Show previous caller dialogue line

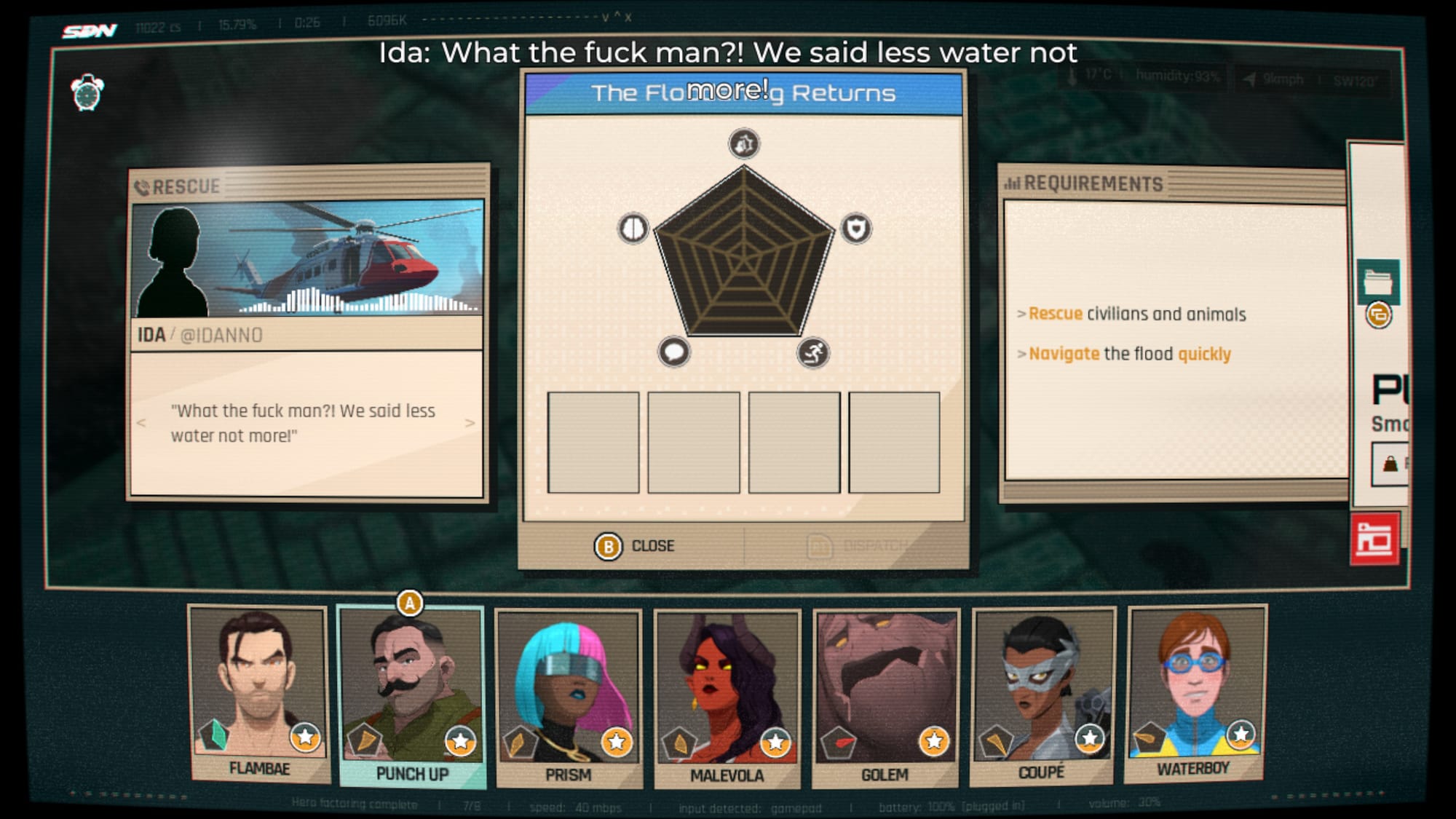(141, 423)
